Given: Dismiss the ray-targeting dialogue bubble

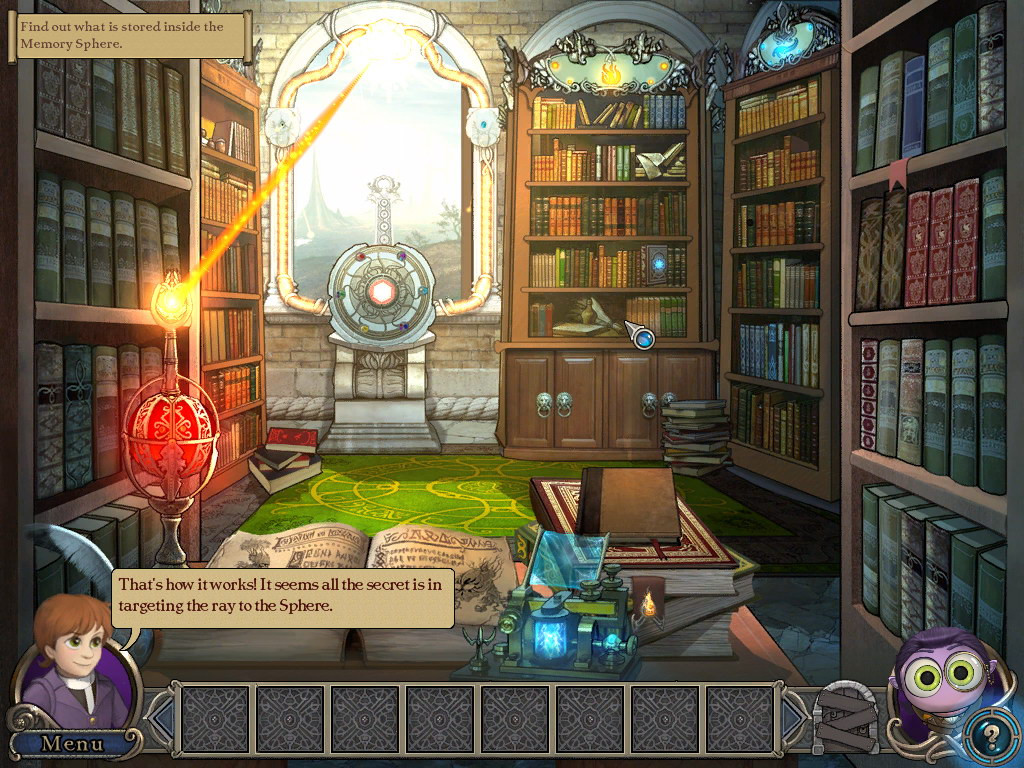Looking at the screenshot, I should tap(283, 597).
